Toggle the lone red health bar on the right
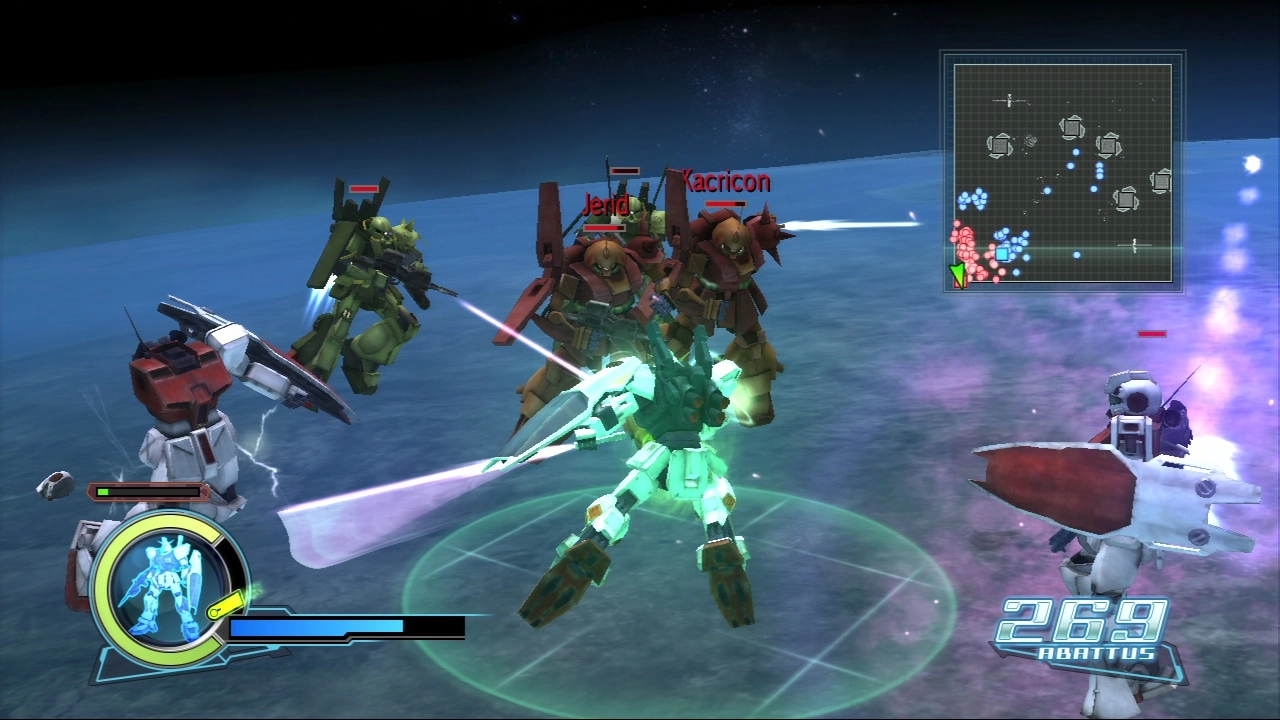This screenshot has width=1280, height=720. tap(1150, 334)
